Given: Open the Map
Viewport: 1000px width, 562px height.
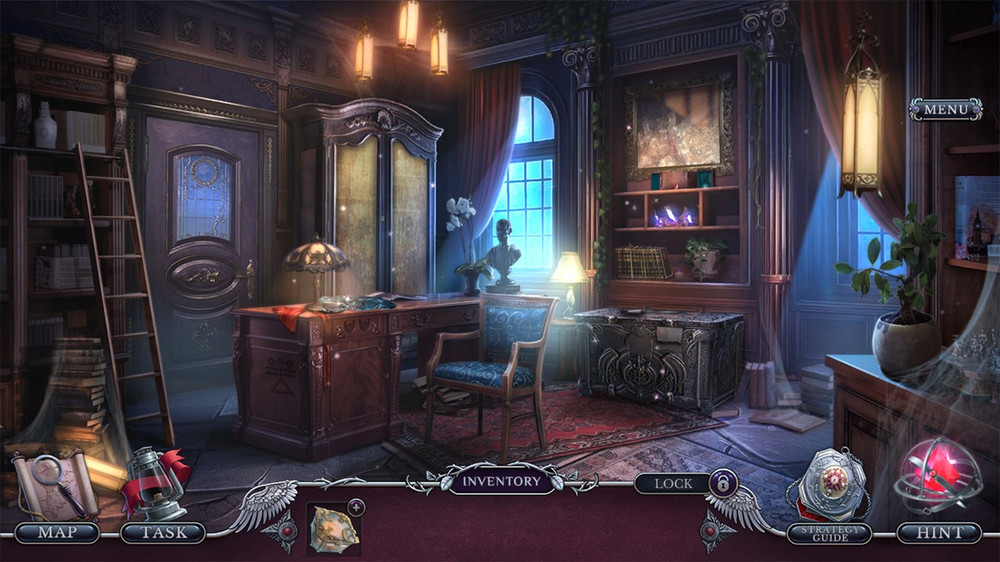Looking at the screenshot, I should pyautogui.click(x=57, y=532).
